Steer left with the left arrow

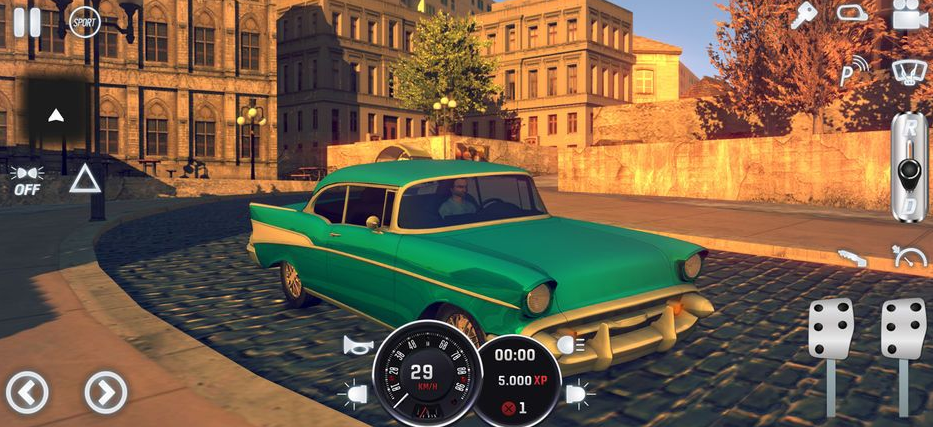(27, 392)
